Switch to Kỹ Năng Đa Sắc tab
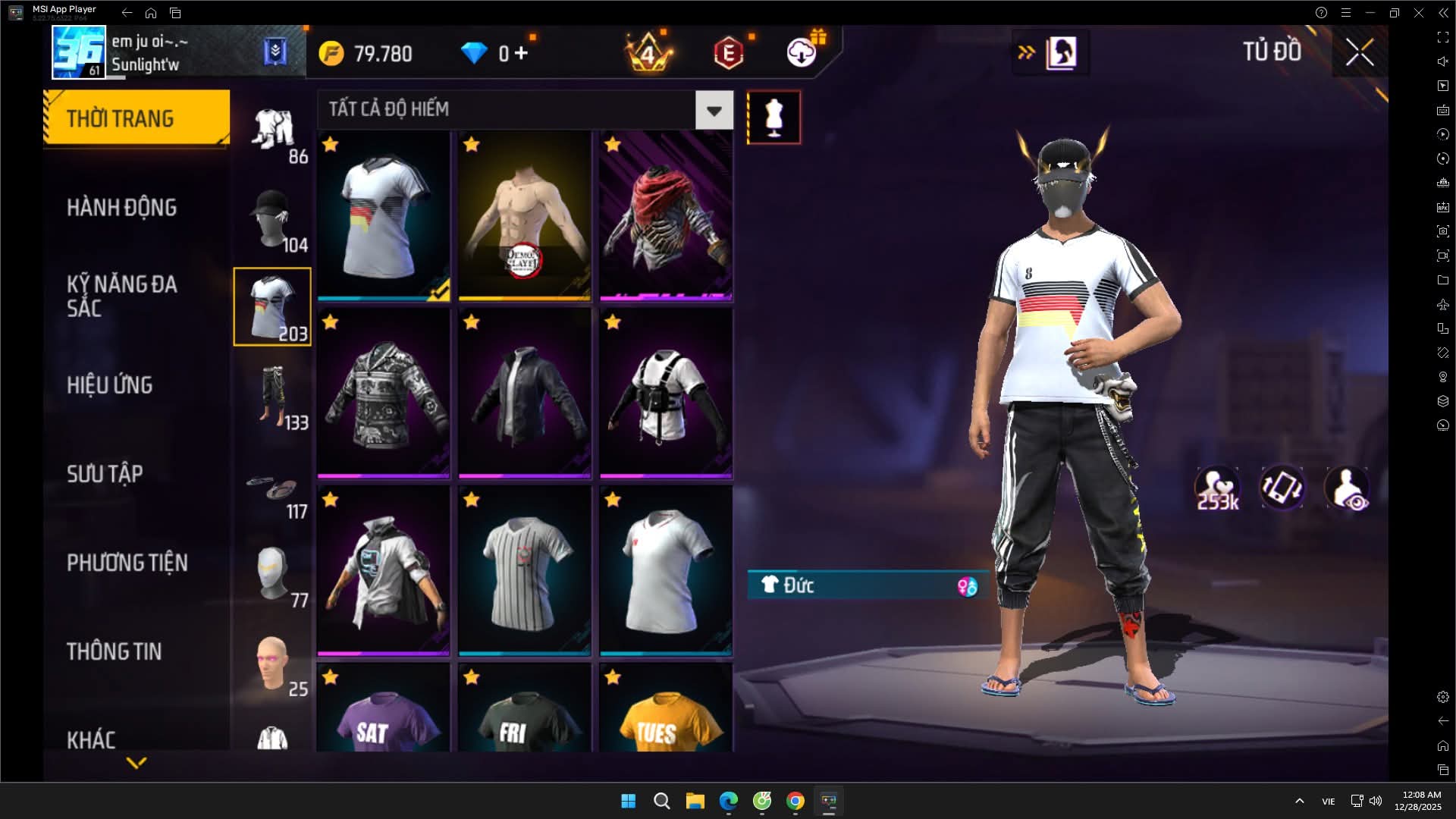The width and height of the screenshot is (1456, 819). point(121,296)
